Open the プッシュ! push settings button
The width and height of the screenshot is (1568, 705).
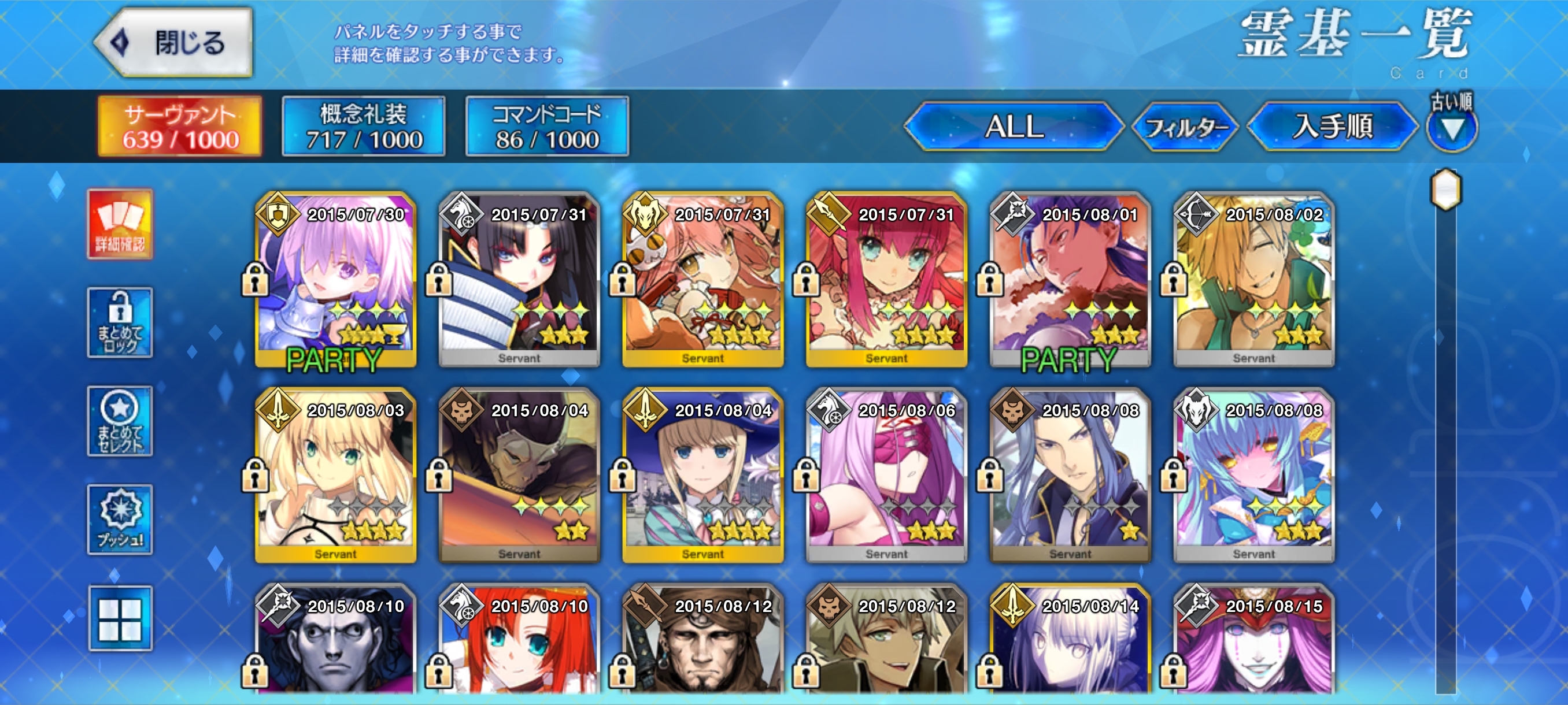120,520
